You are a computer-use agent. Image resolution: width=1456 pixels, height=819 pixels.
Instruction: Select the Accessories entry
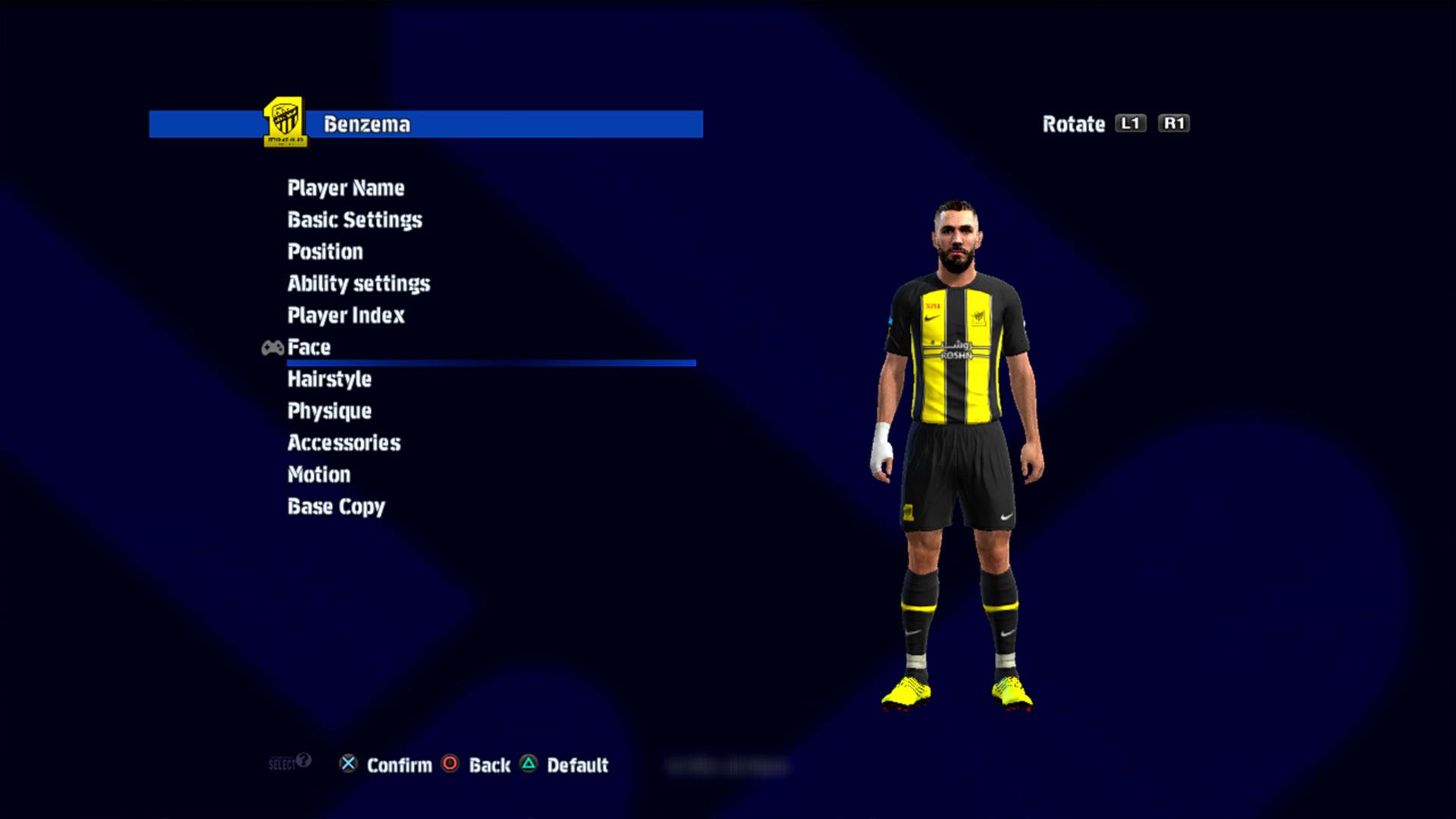tap(344, 443)
